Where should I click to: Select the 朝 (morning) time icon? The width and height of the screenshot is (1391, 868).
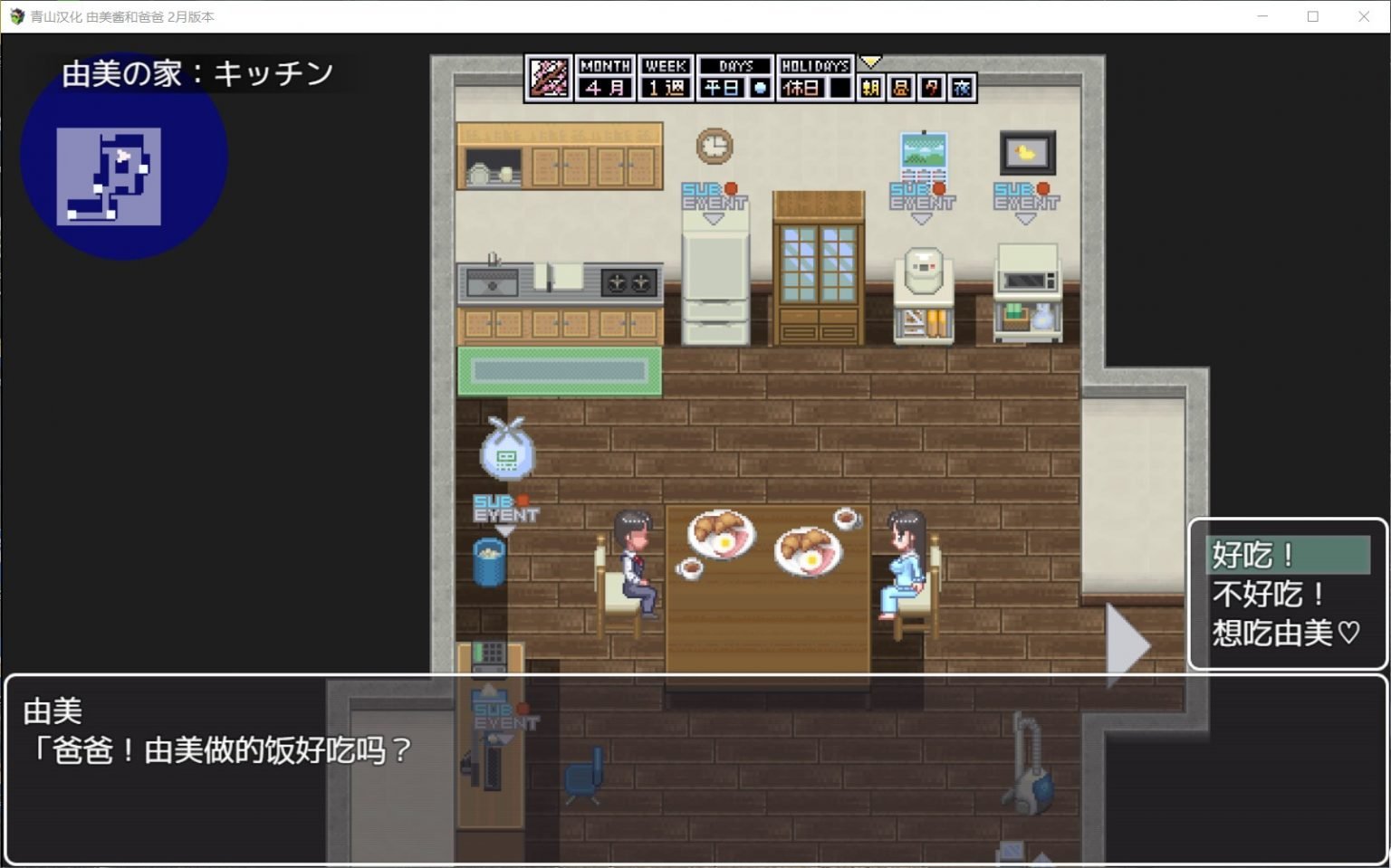coord(870,87)
